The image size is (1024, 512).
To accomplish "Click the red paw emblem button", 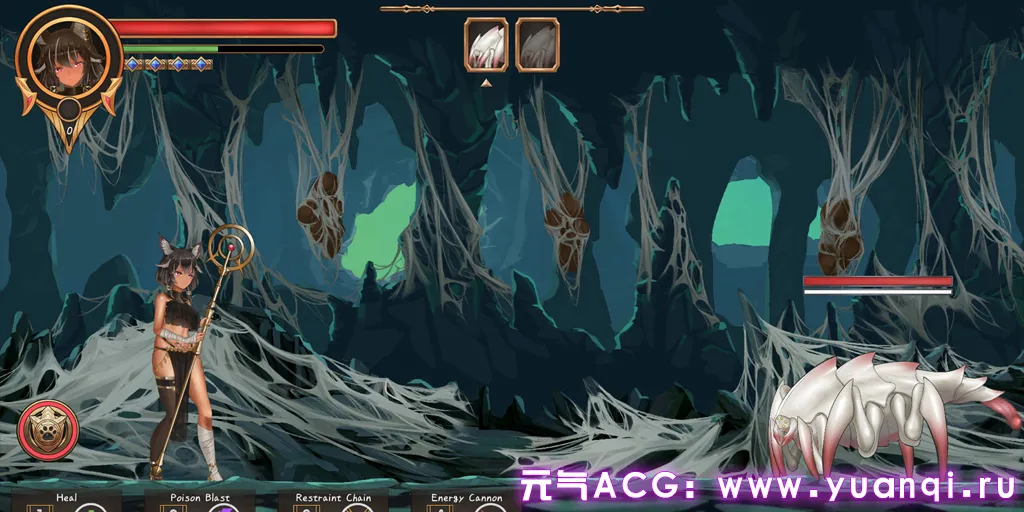I will [x=48, y=430].
